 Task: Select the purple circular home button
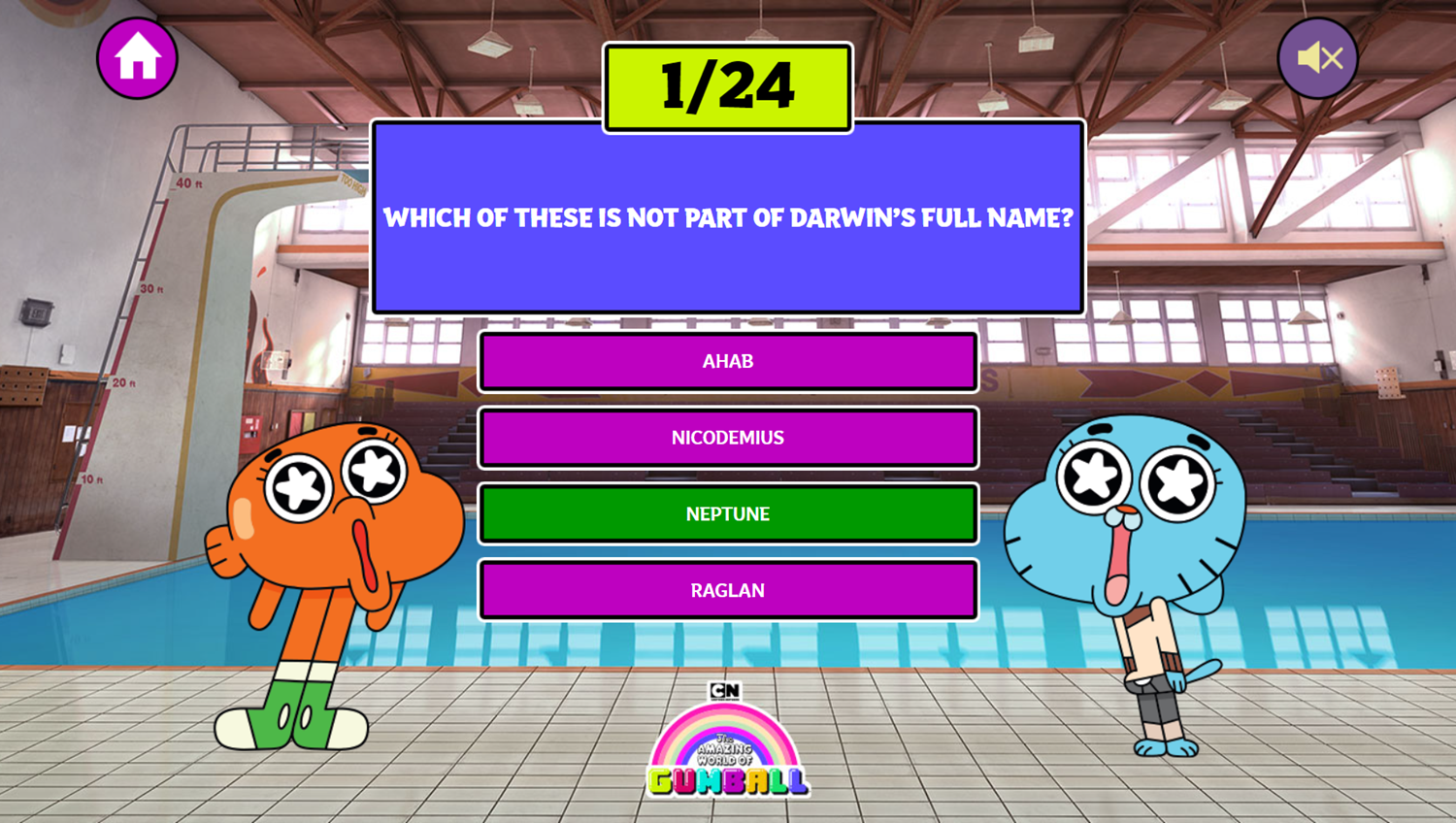(137, 56)
